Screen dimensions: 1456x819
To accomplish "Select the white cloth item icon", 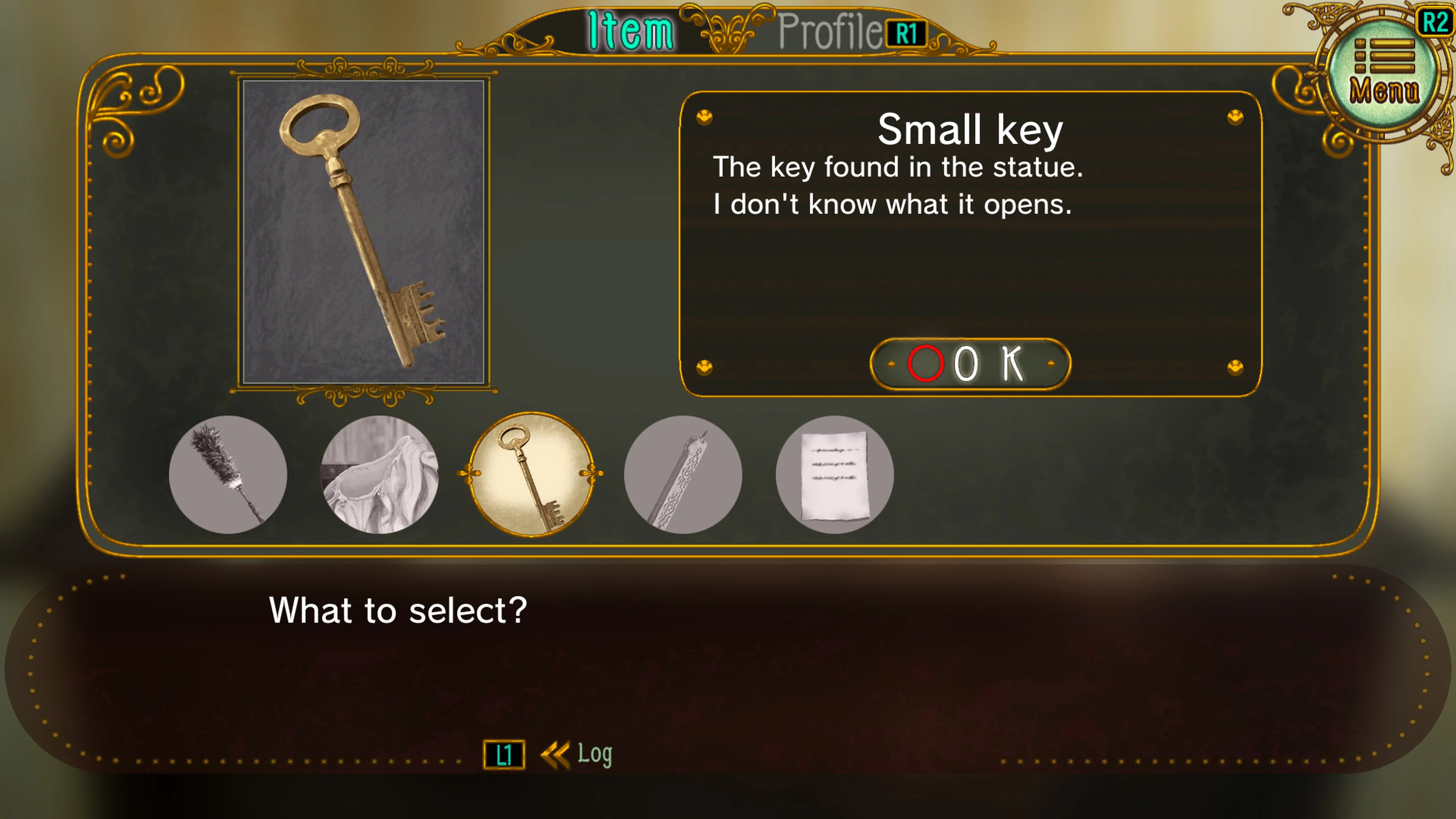I will pos(380,477).
